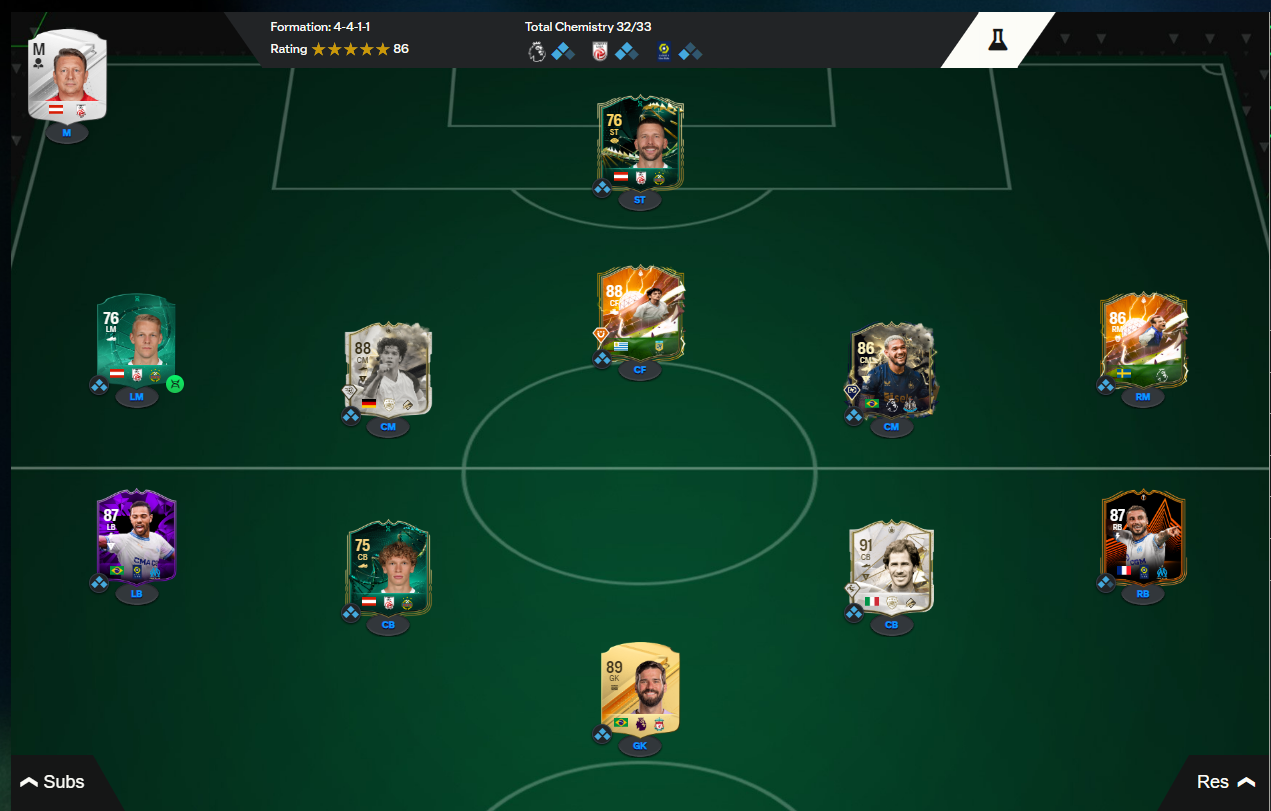Screen dimensions: 1271x811
Task: Pick the 88-rated German CM card
Action: 388,369
